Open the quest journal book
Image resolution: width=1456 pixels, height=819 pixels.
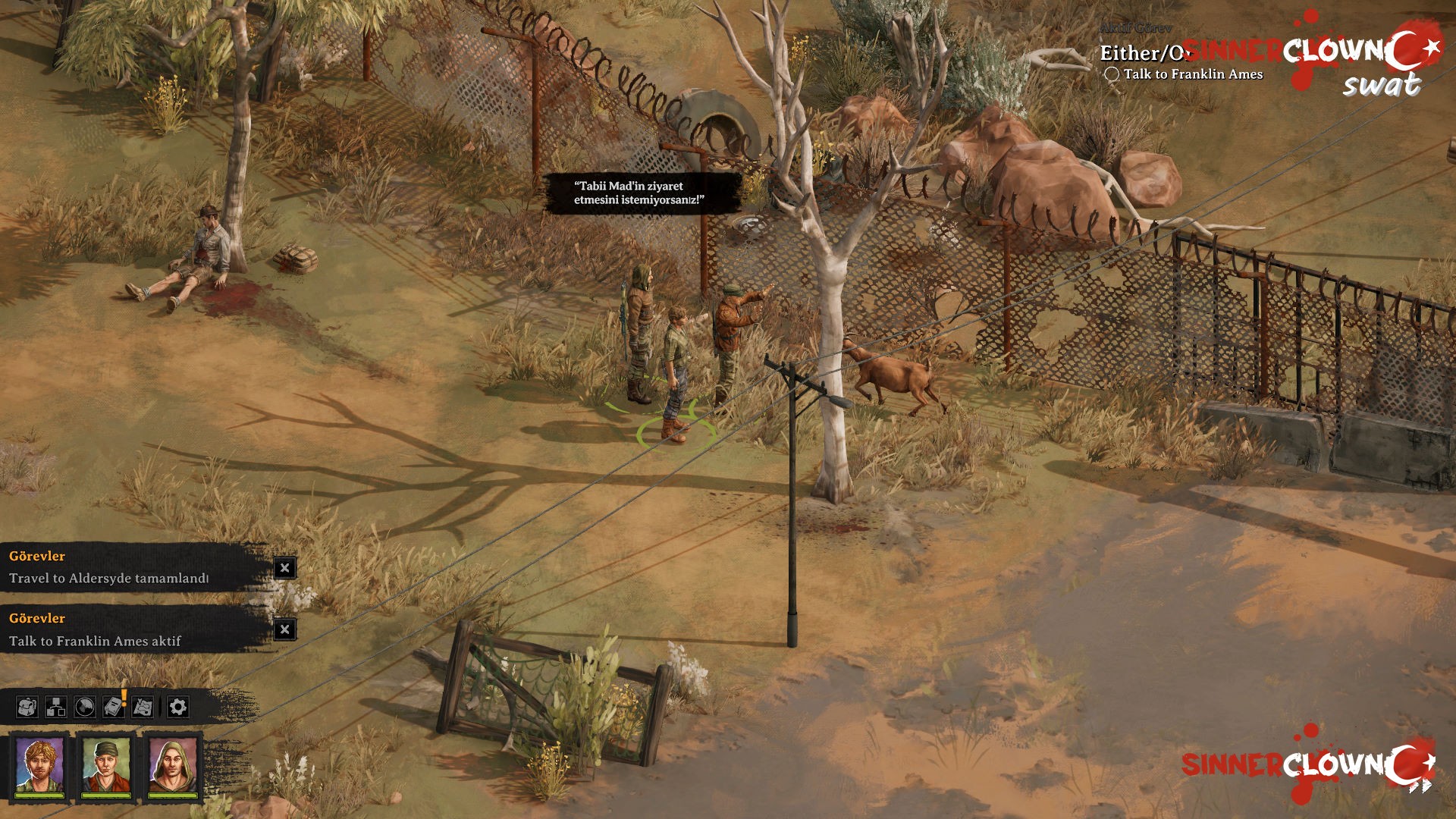113,708
